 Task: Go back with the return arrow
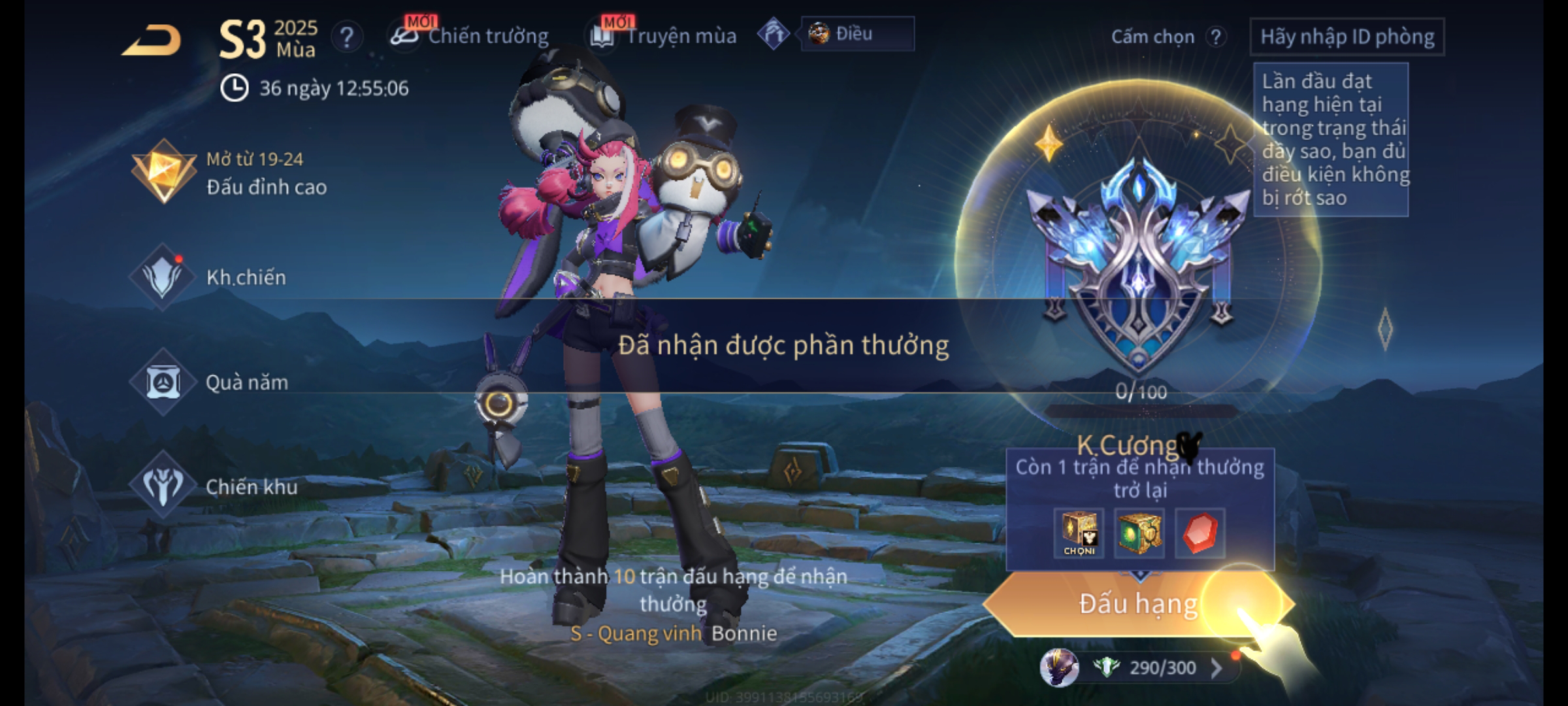point(152,41)
